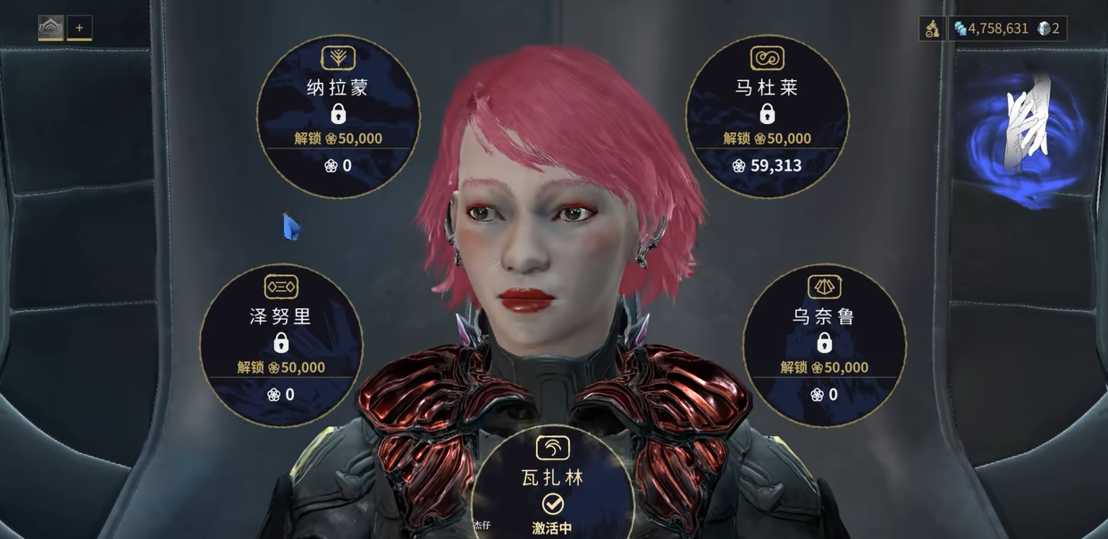The image size is (1108, 539).
Task: Open the 乌奈鲁 focus school
Action: coord(824,342)
